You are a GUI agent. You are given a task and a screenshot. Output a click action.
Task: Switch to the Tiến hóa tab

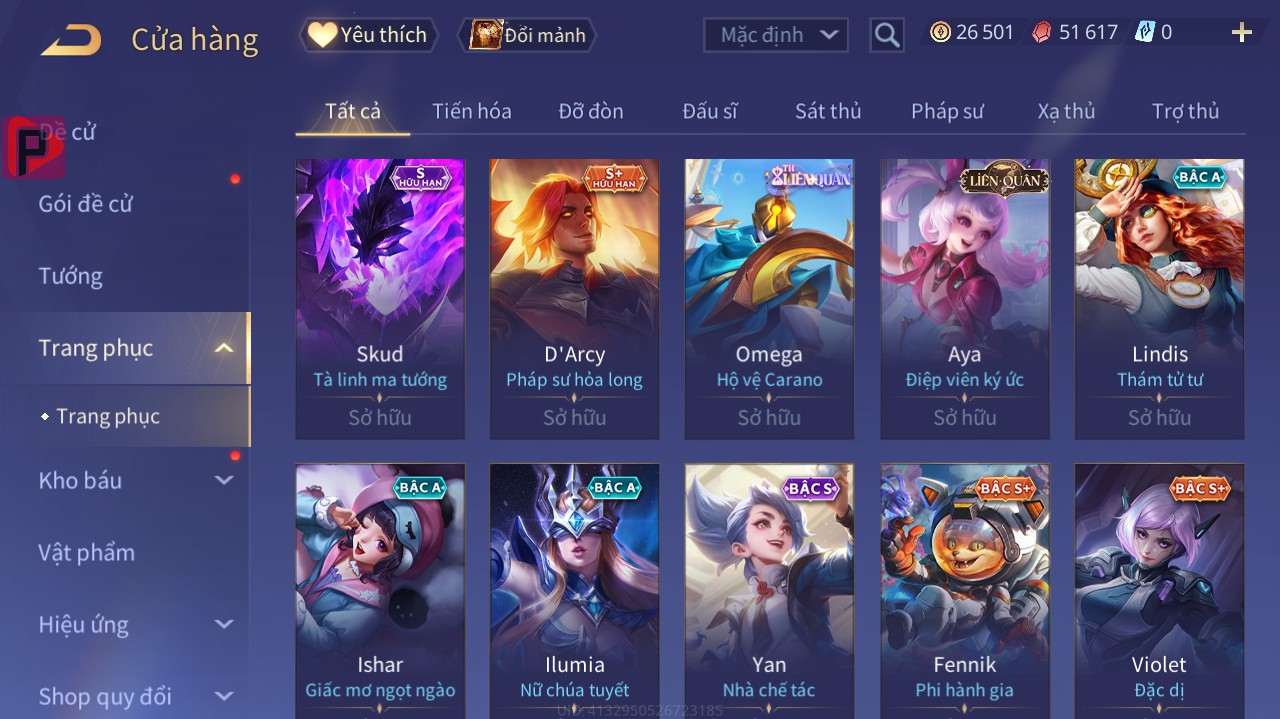click(x=471, y=111)
